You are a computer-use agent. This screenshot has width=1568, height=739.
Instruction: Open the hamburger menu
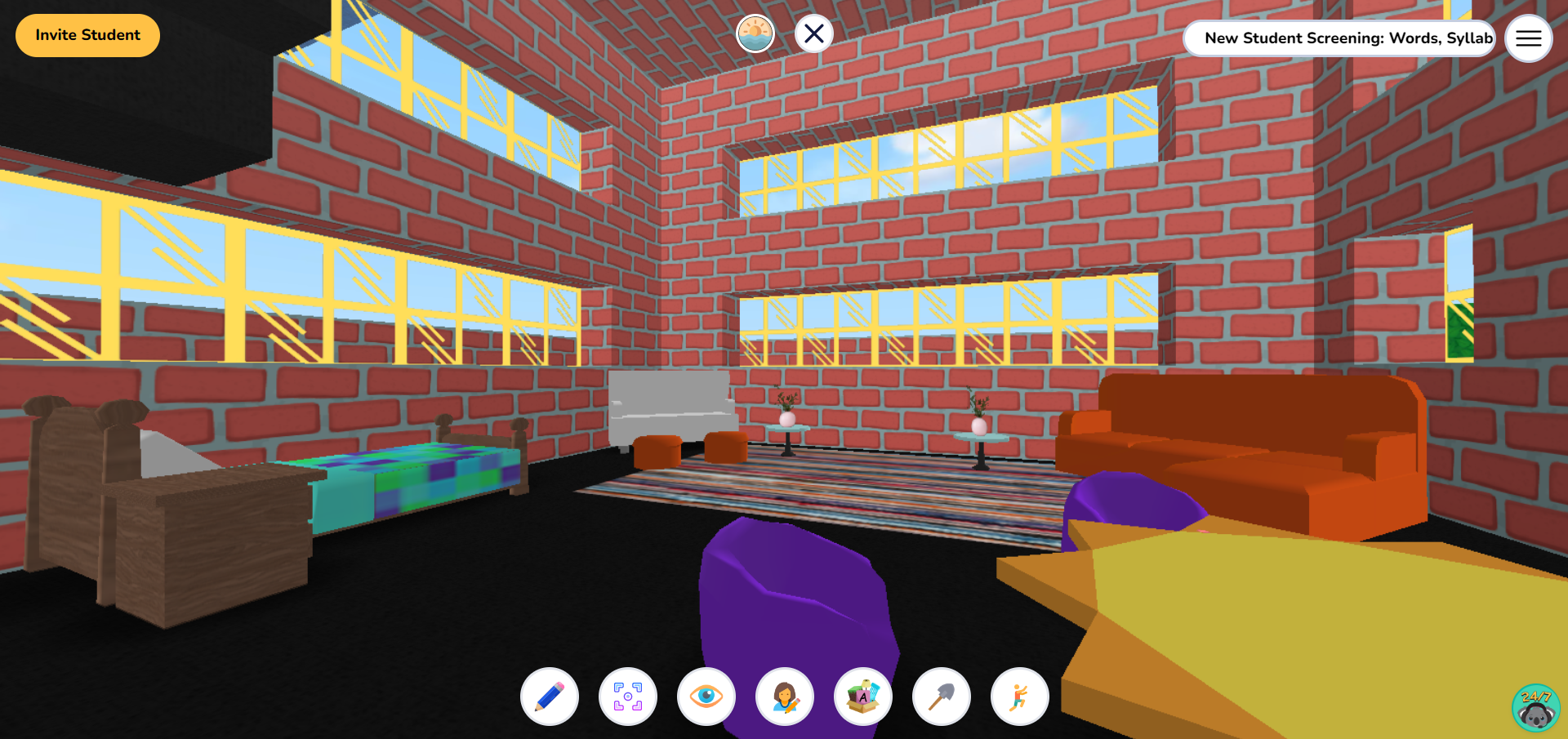(1528, 38)
